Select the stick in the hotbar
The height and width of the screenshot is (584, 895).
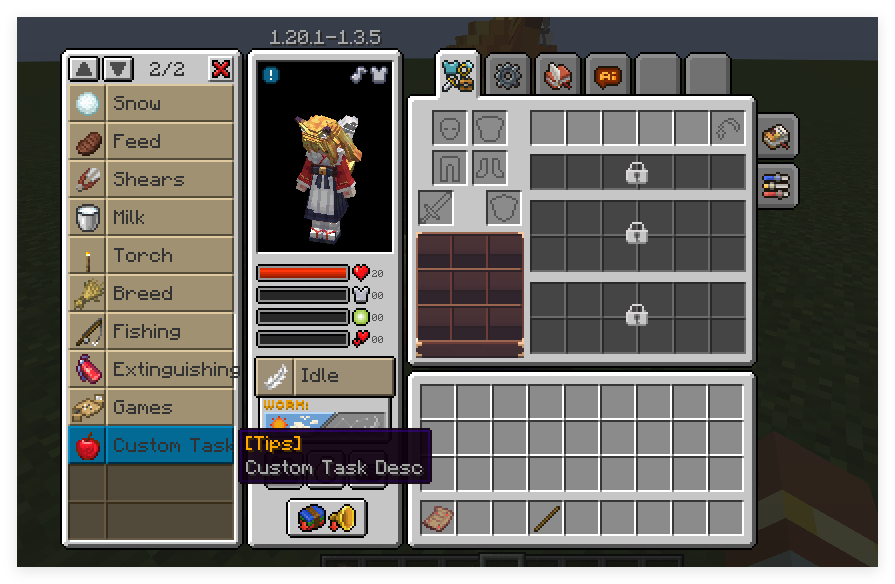[546, 518]
